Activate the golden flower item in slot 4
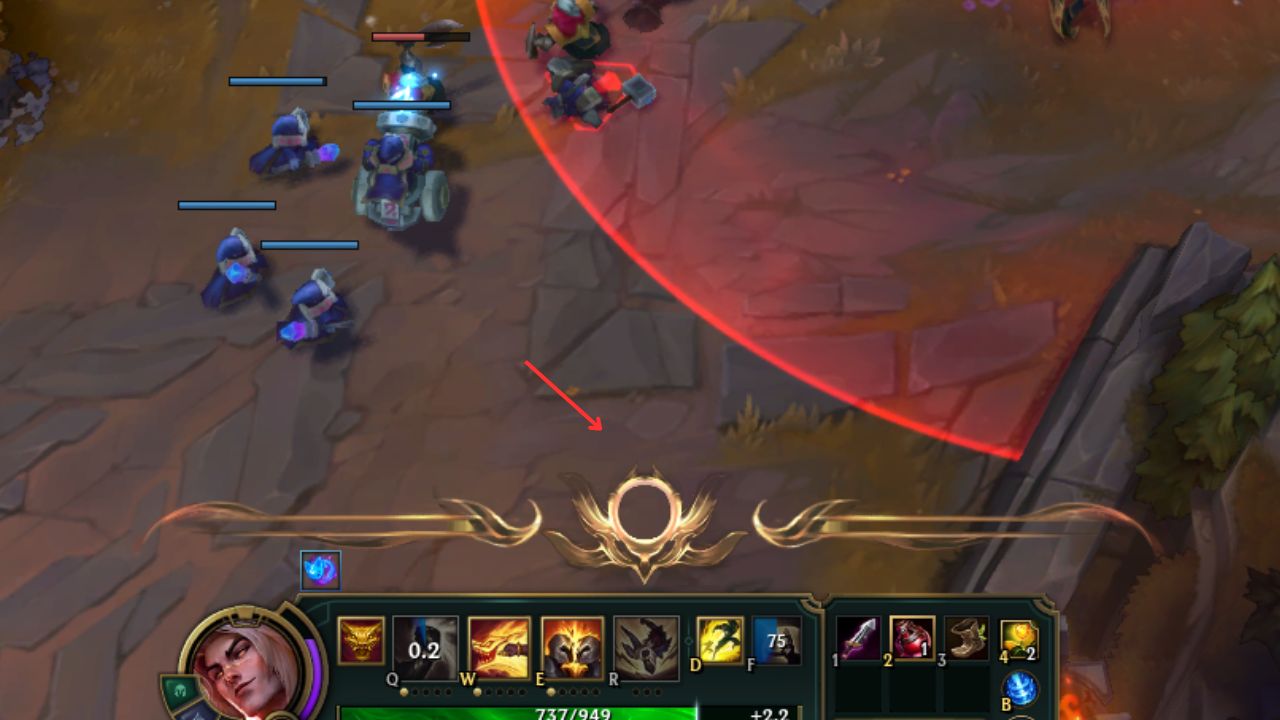 click(x=1020, y=637)
